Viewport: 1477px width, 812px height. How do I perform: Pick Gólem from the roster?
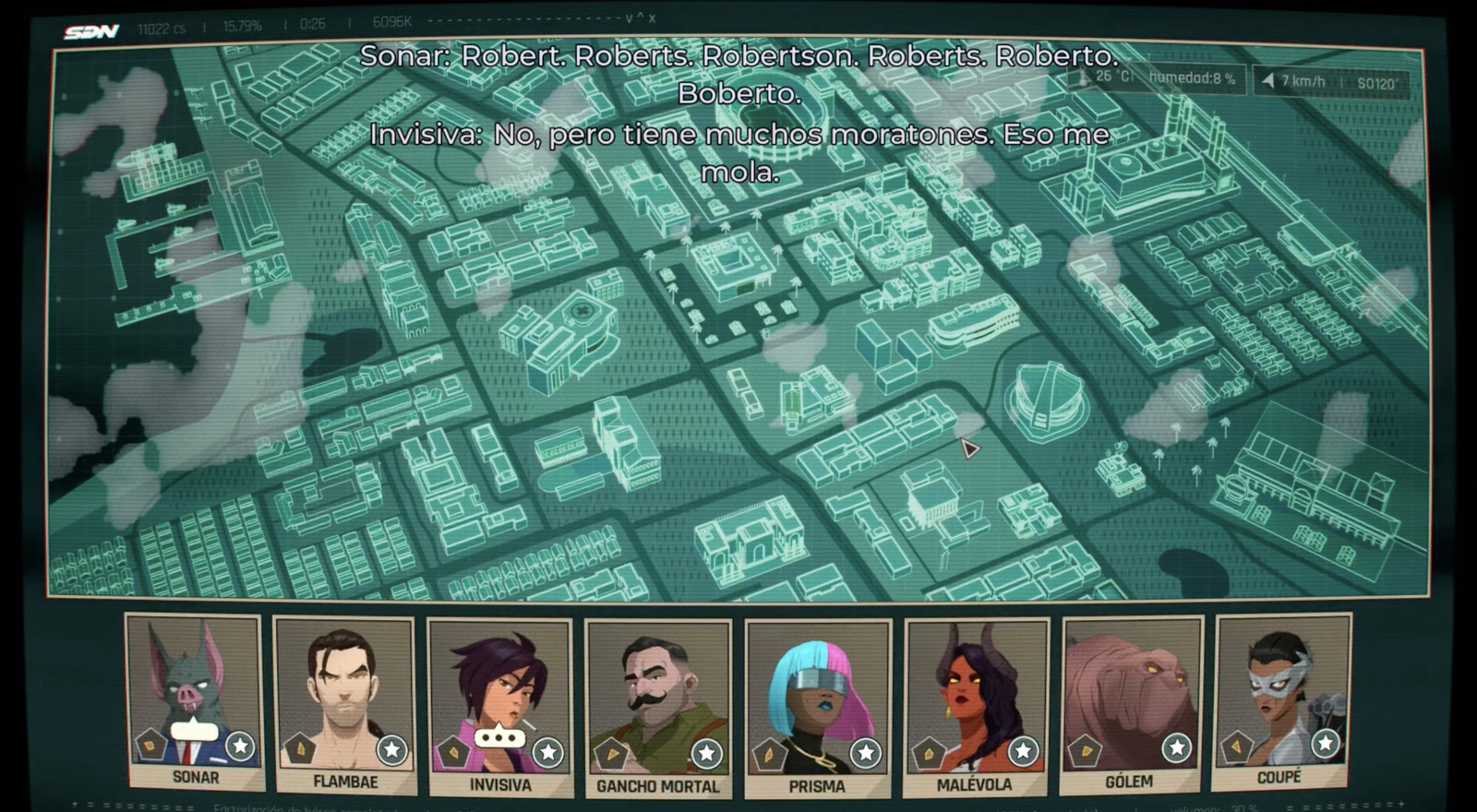coord(1131,703)
